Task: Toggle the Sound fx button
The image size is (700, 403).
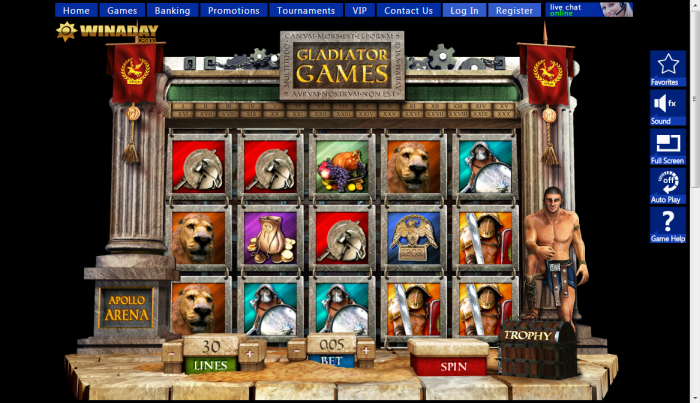Action: pyautogui.click(x=667, y=107)
